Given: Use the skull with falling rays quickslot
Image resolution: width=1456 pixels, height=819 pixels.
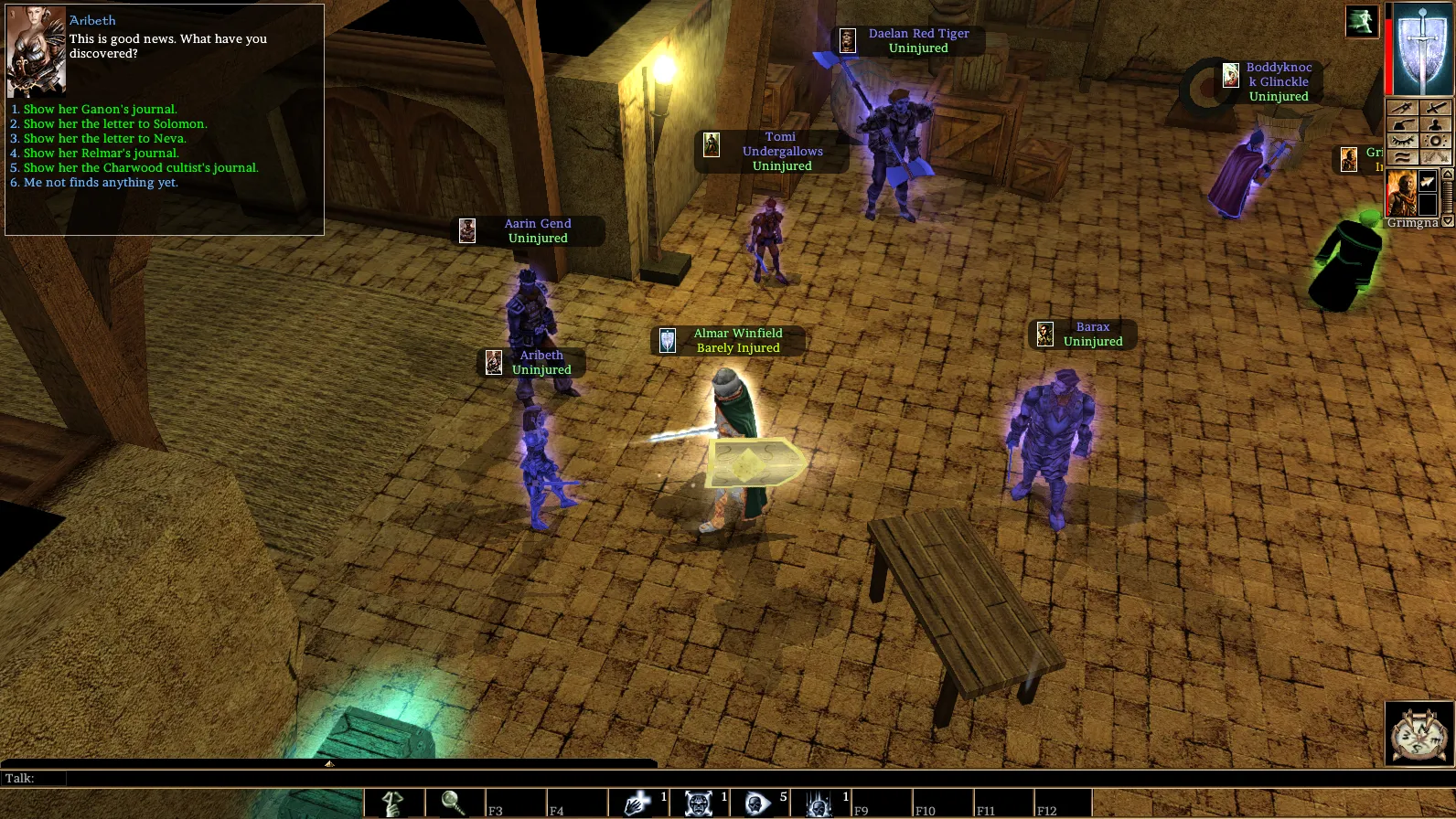Looking at the screenshot, I should [819, 803].
